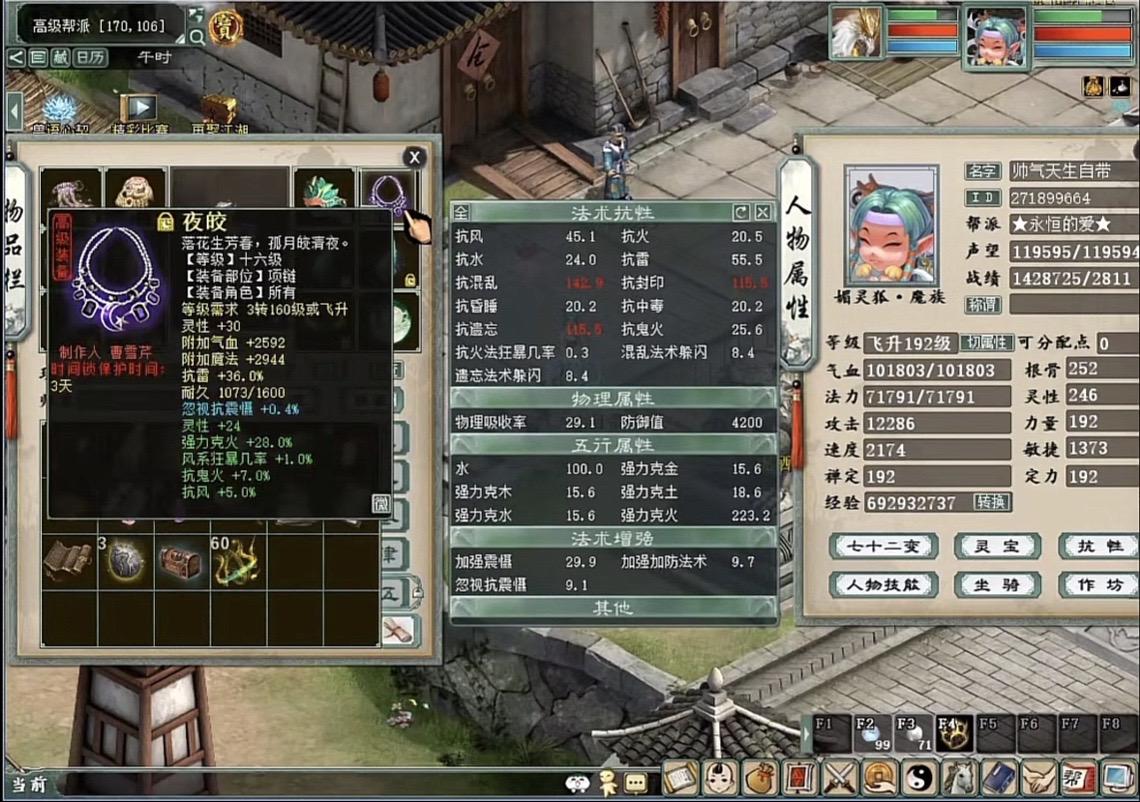1140x802 pixels.
Task: Click the 切属性 attribute switch button
Action: click(x=987, y=343)
